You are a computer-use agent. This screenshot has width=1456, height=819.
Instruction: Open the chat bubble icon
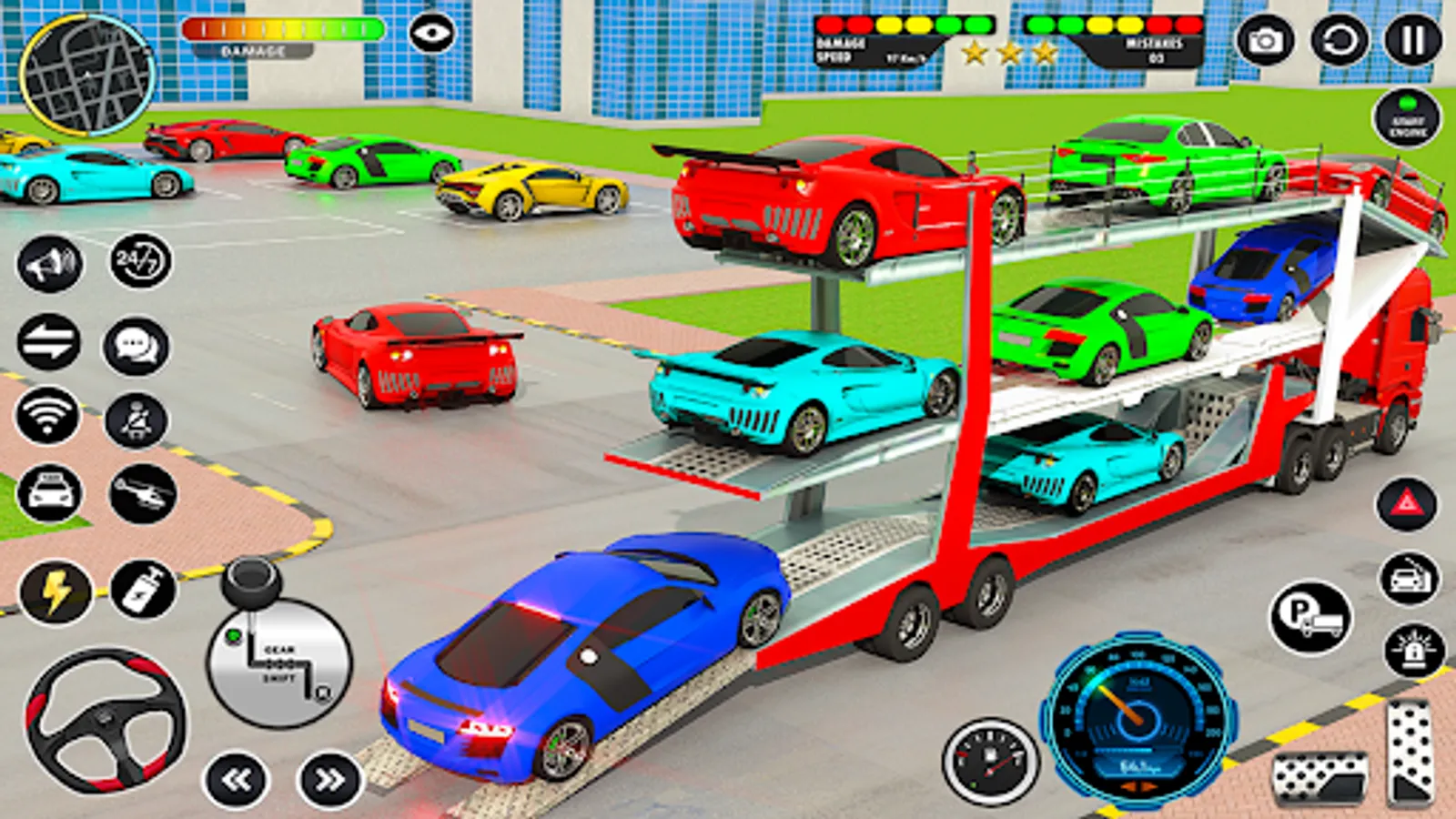click(x=136, y=346)
